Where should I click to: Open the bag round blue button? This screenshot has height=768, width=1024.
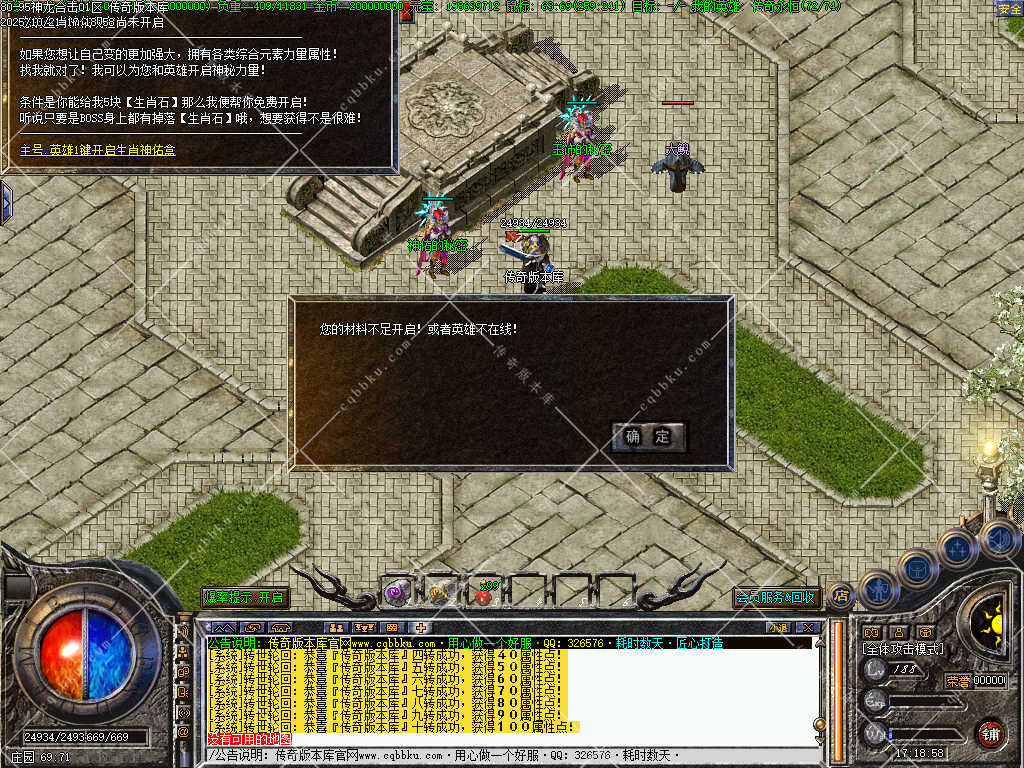click(916, 567)
